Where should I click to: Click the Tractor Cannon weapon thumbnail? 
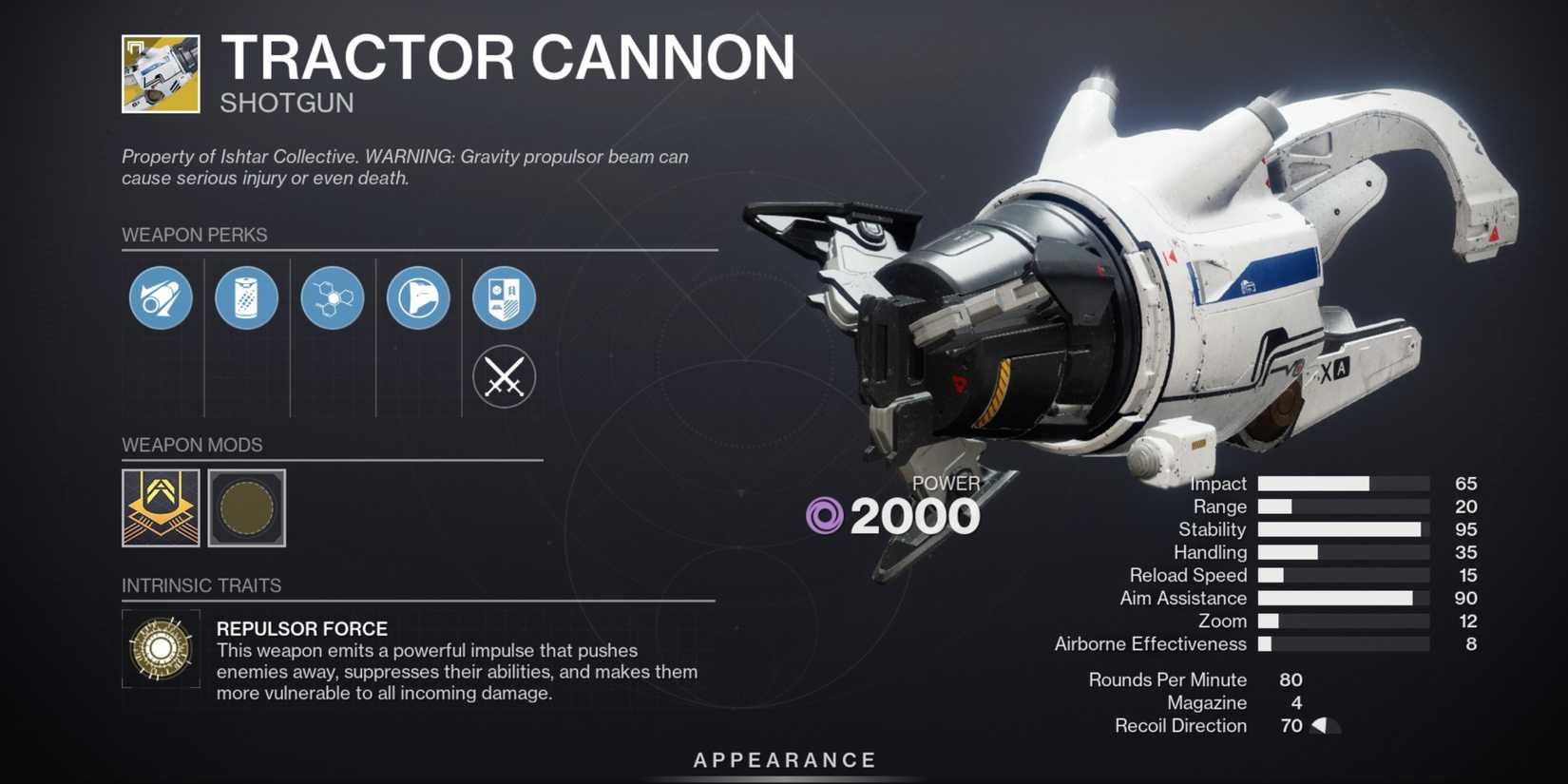(160, 75)
